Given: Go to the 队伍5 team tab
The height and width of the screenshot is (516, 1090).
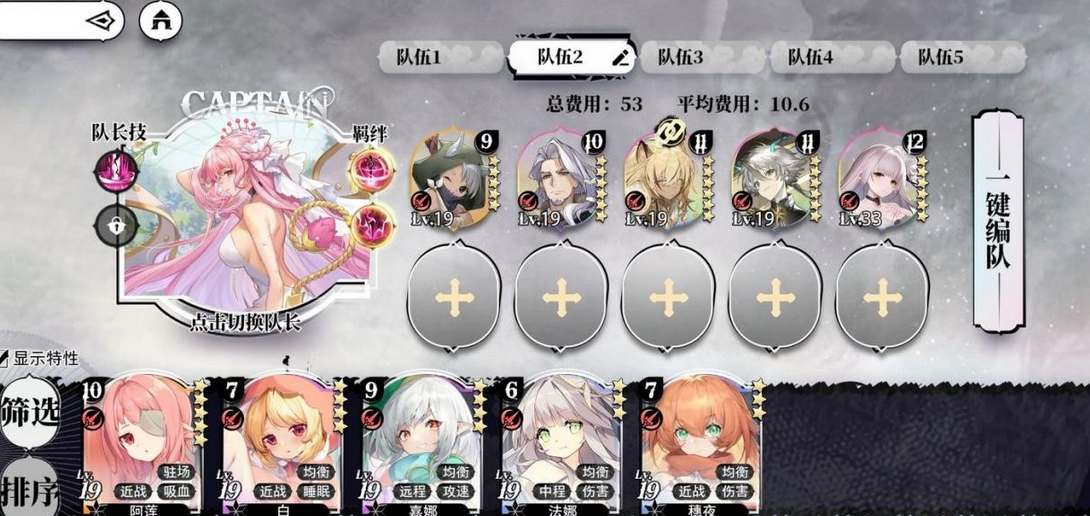Looking at the screenshot, I should click(941, 57).
